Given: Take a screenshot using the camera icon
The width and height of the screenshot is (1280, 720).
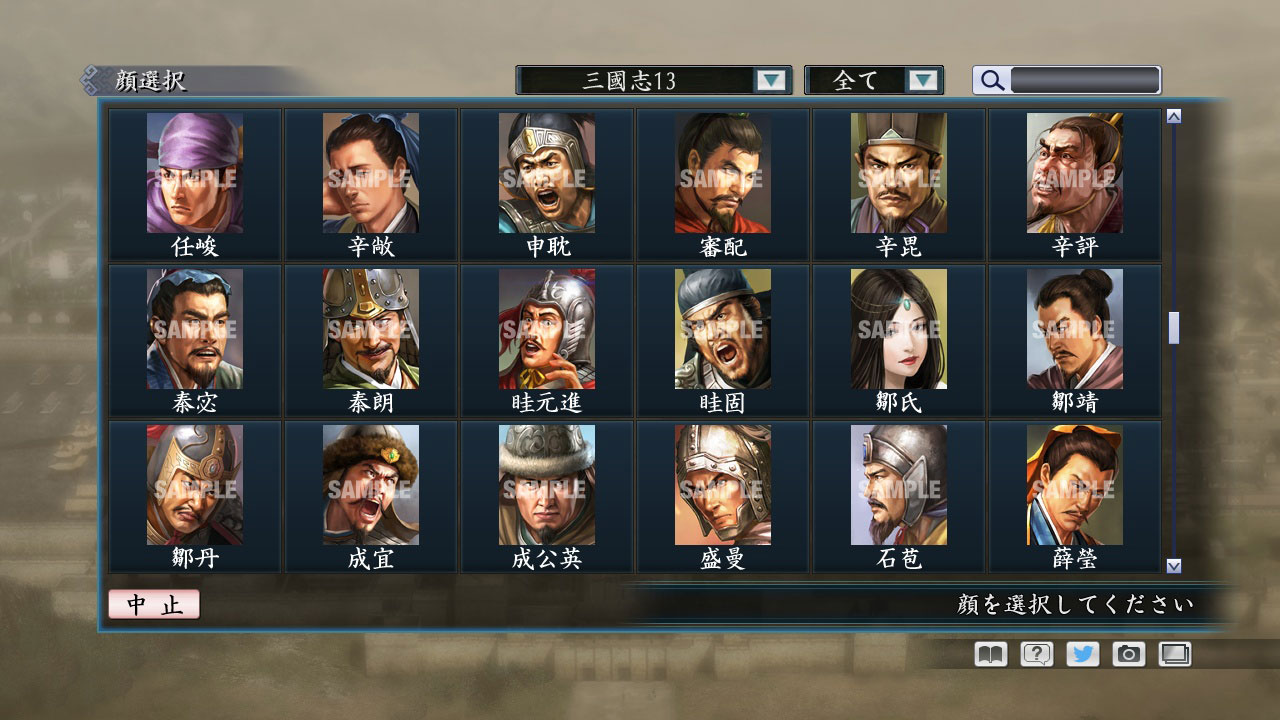Looking at the screenshot, I should [x=1128, y=654].
